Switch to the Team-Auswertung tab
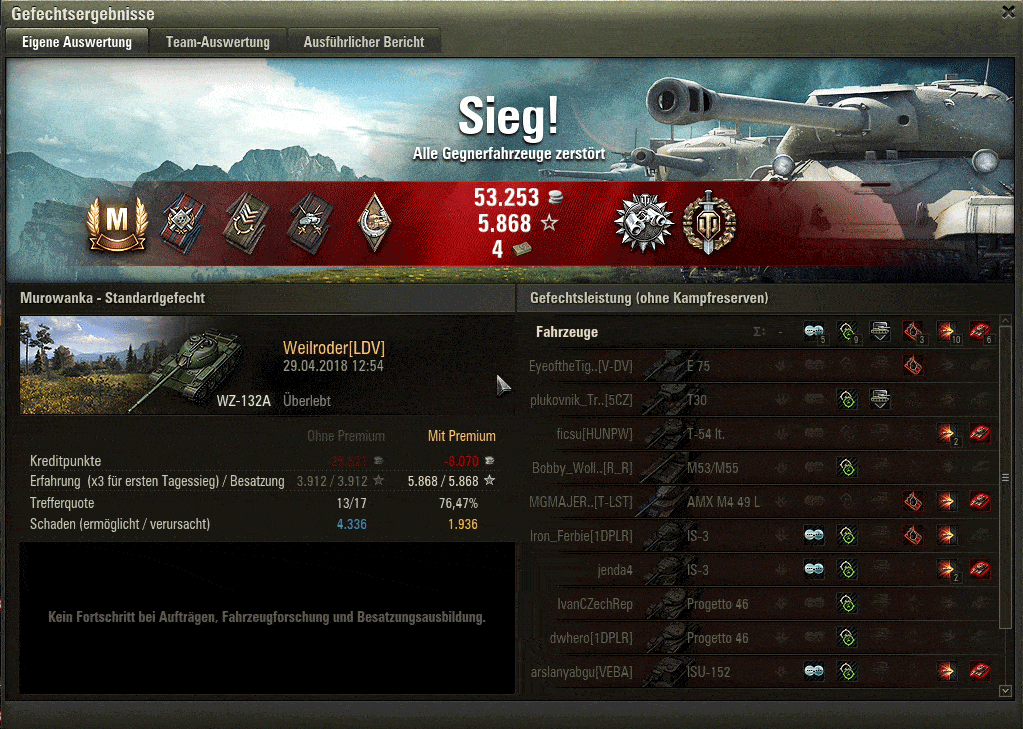The width and height of the screenshot is (1023, 729). click(x=218, y=42)
